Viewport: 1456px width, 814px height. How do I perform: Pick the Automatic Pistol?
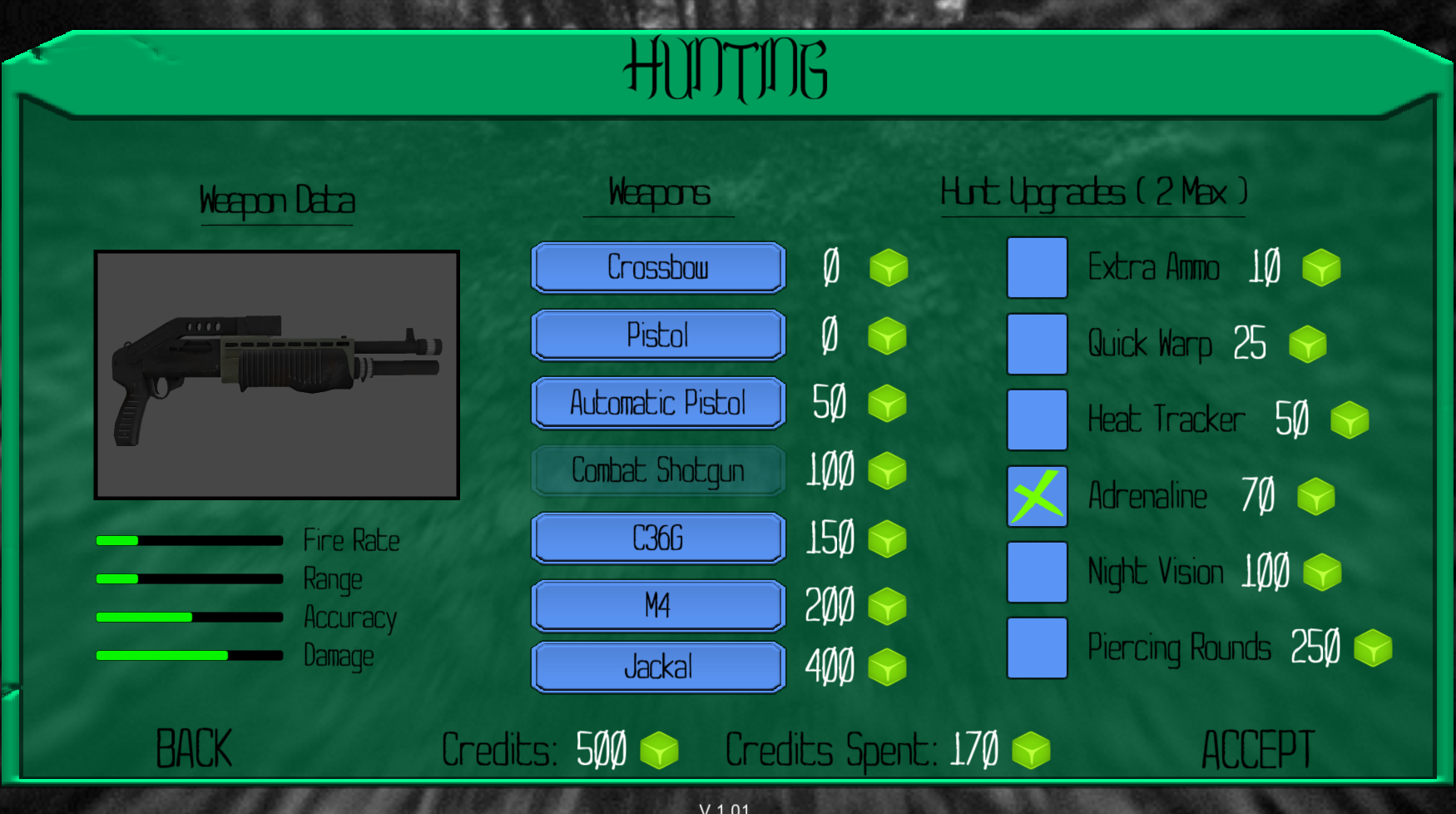tap(657, 403)
